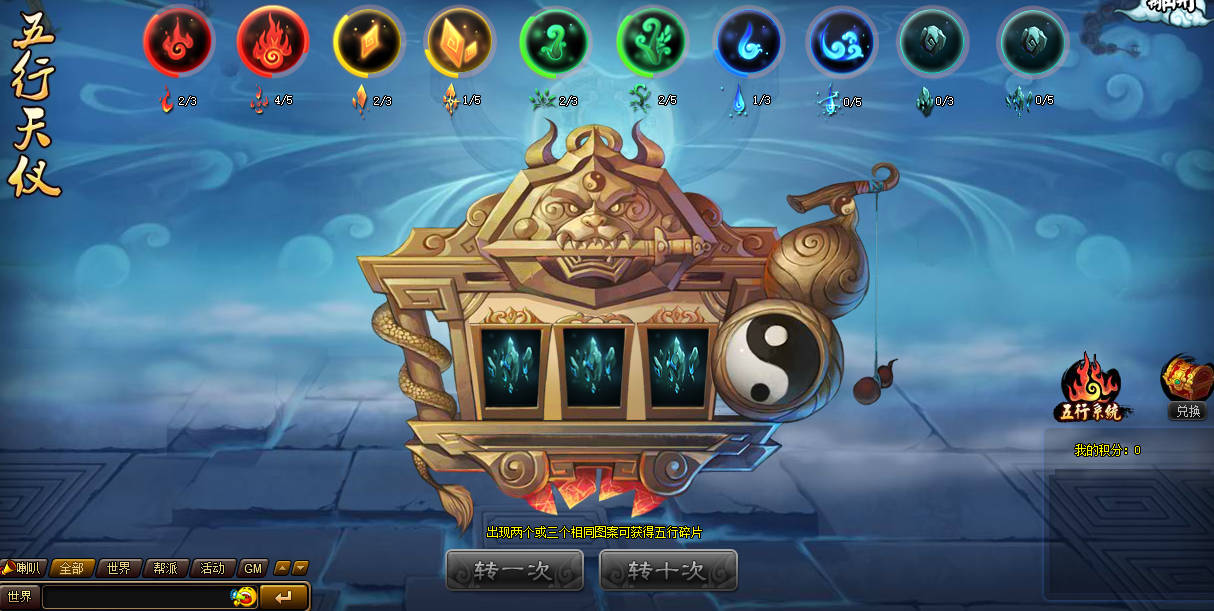
Task: Spin ten times with the 转十次 button
Action: [x=668, y=571]
